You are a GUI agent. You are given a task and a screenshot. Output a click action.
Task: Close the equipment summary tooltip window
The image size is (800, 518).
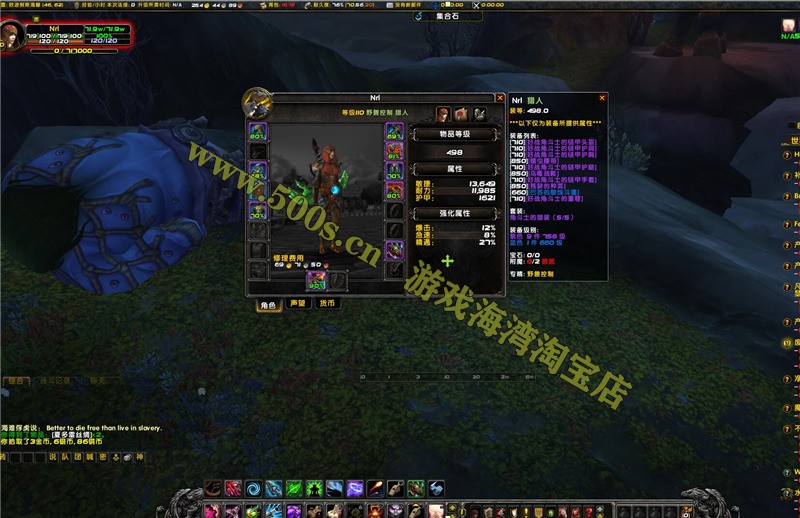pos(601,98)
